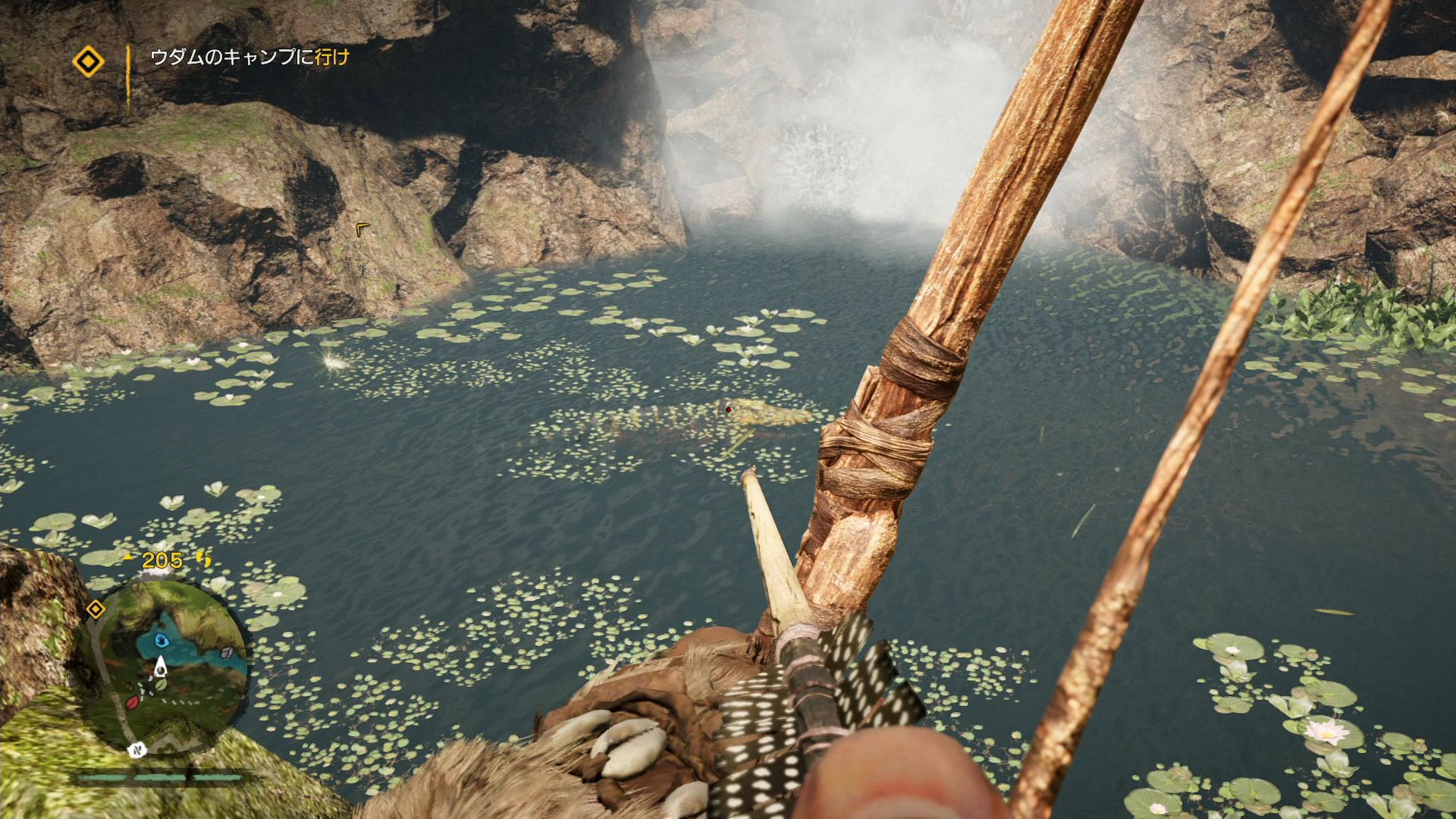Click the yellow boomerang-shaped waypoint marker
Image resolution: width=1456 pixels, height=819 pixels.
[362, 227]
